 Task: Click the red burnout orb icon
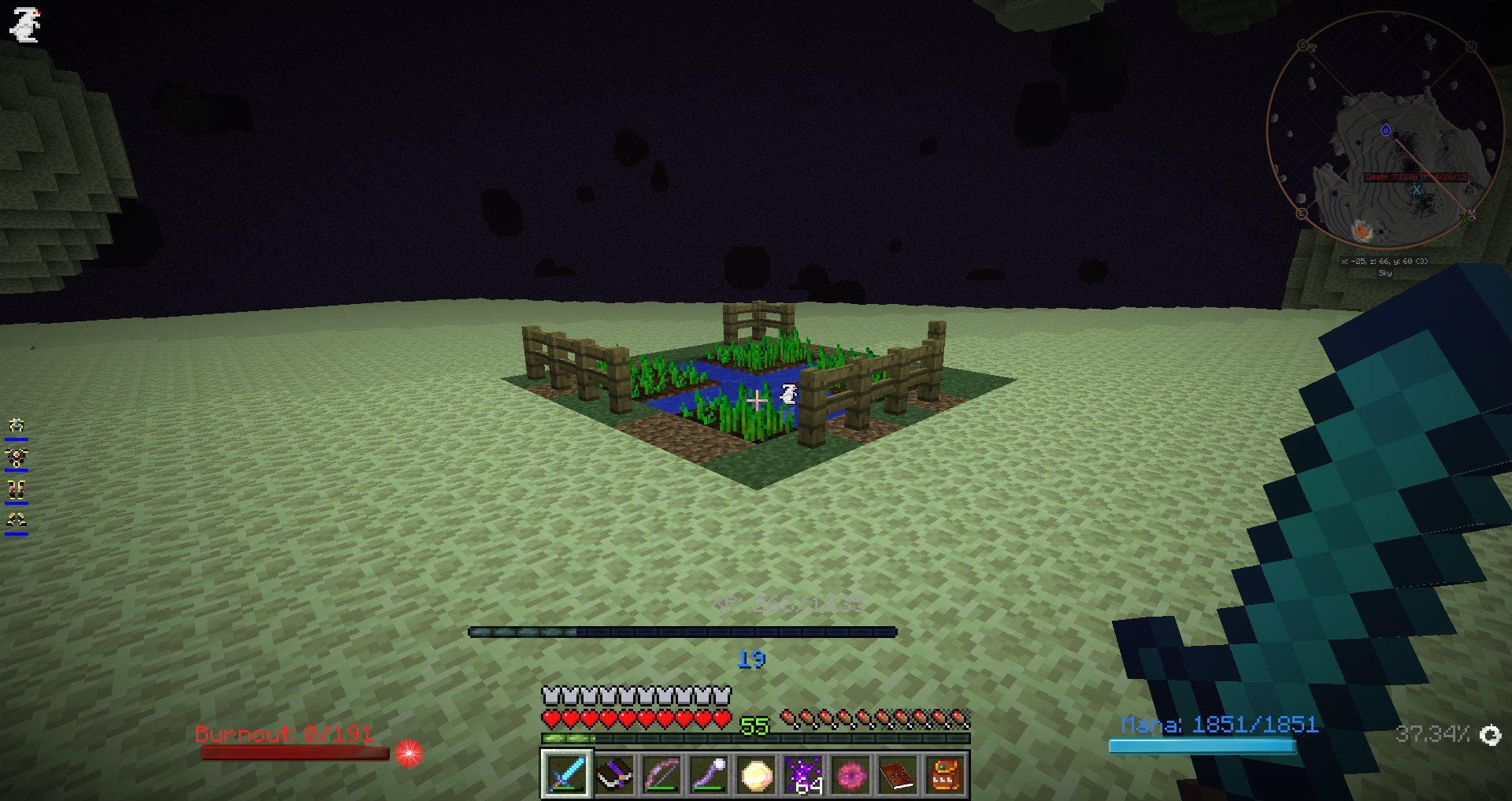pos(408,753)
